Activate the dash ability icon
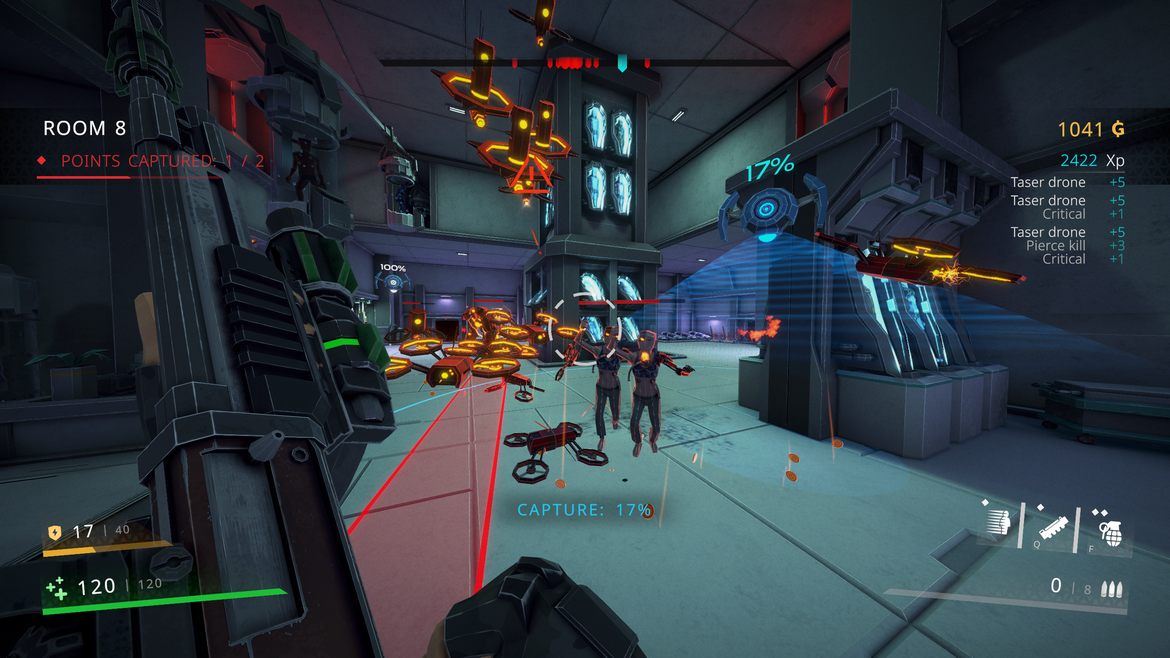This screenshot has width=1170, height=658. (x=997, y=521)
